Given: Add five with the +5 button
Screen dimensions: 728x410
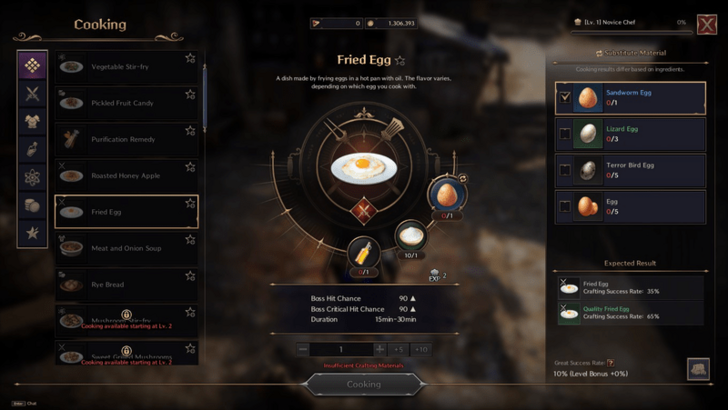Looking at the screenshot, I should coord(399,349).
